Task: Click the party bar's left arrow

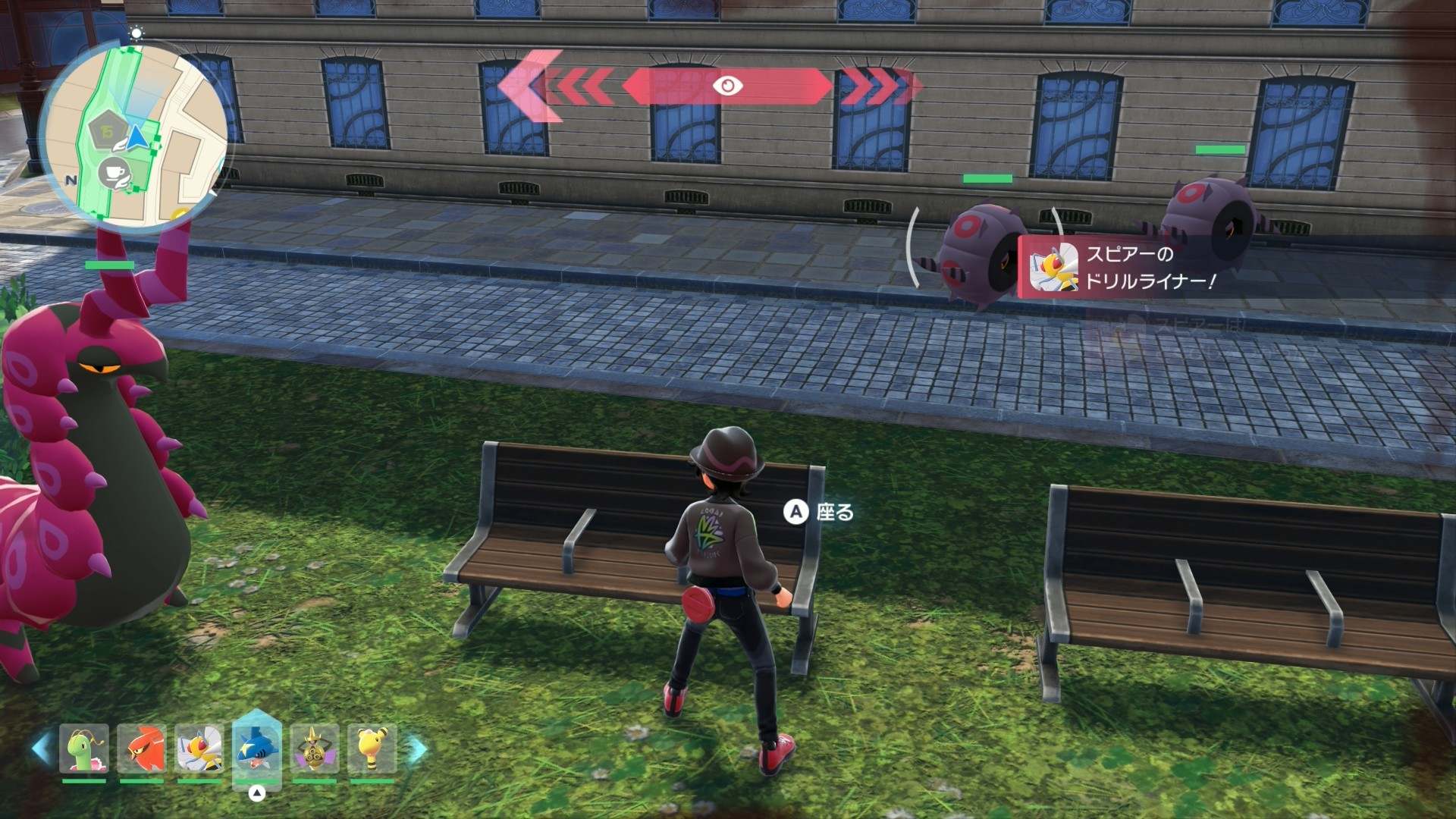Action: [42, 749]
